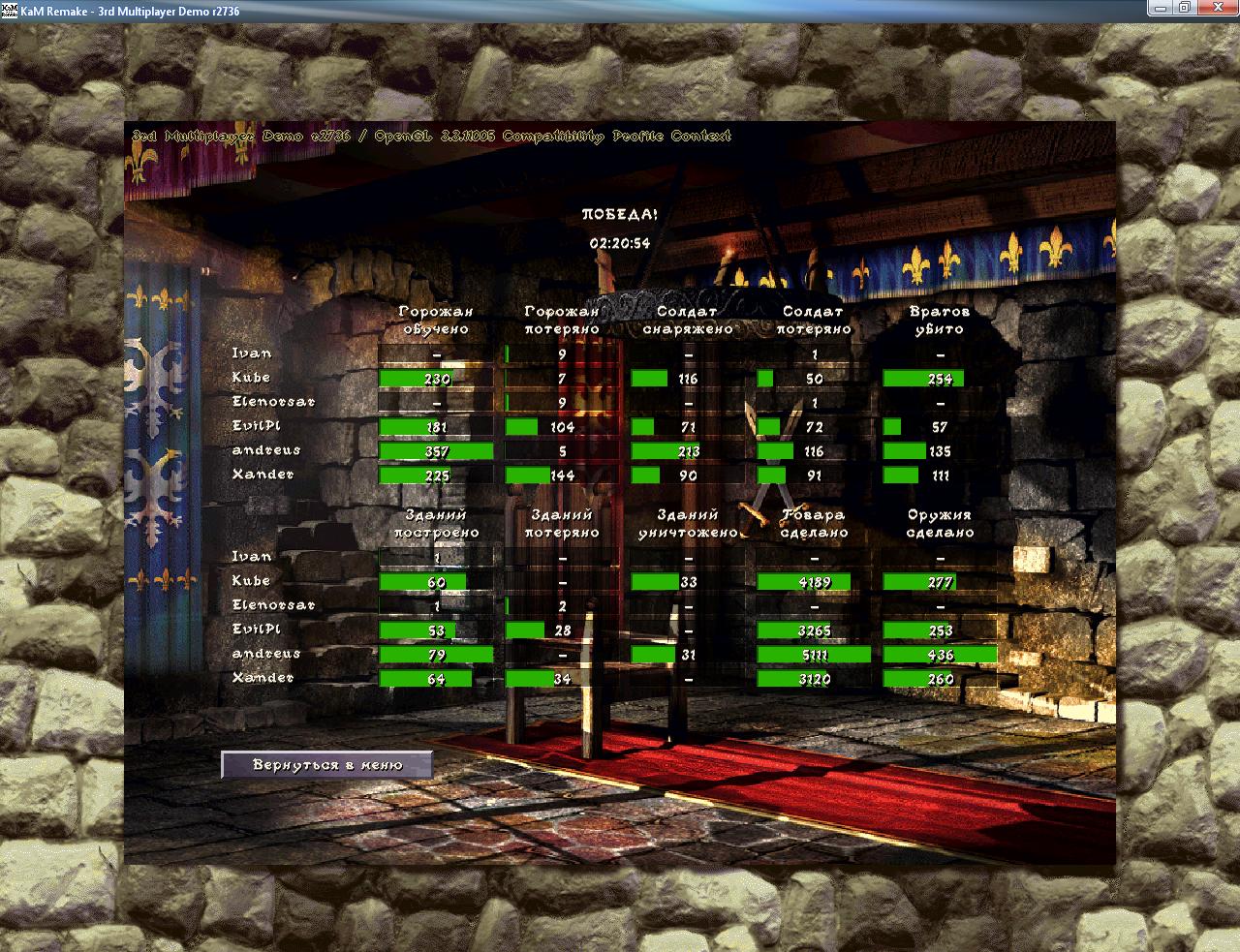Minimize the KaM Remake window
Screen dimensions: 1240x952
(x=1160, y=8)
